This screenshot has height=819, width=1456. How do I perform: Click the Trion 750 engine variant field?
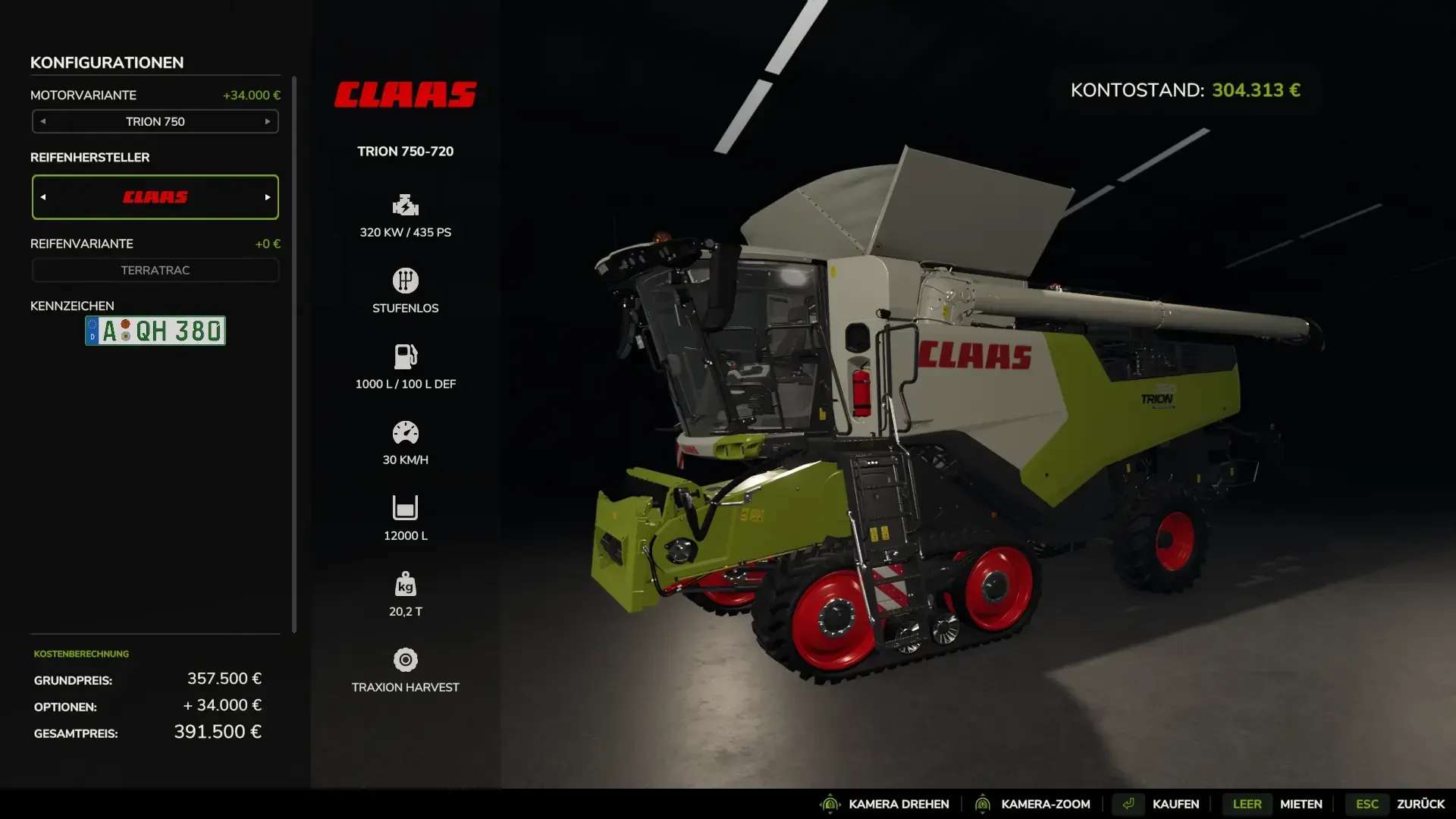[x=155, y=121]
